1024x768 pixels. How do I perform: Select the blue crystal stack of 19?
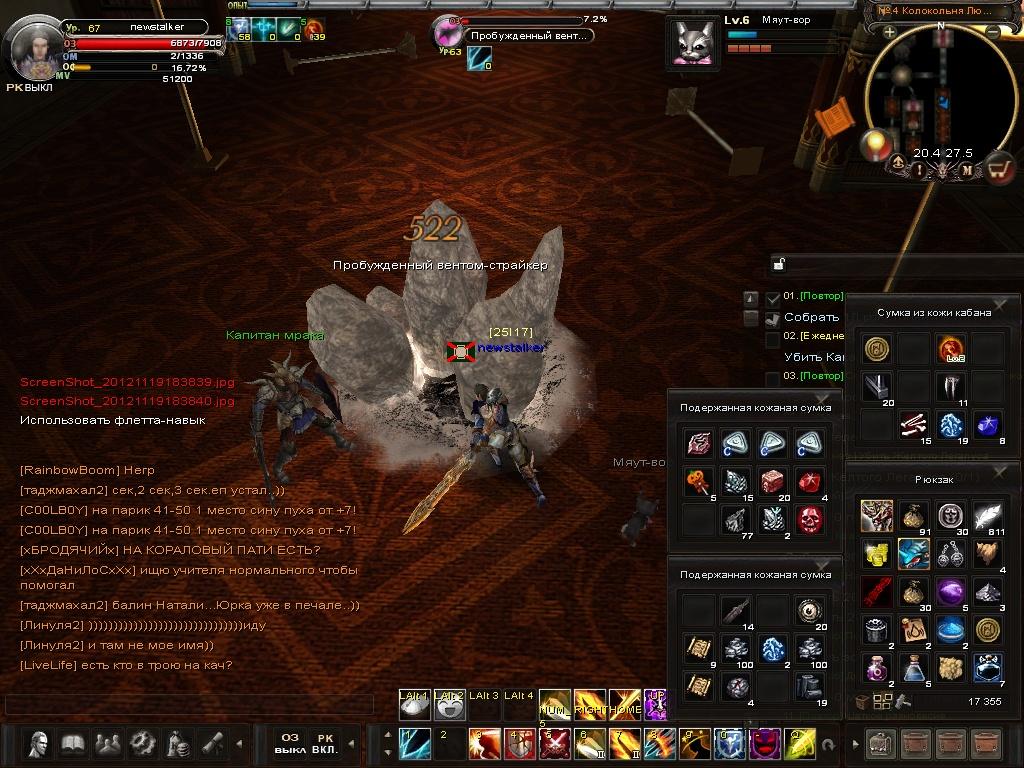point(950,424)
